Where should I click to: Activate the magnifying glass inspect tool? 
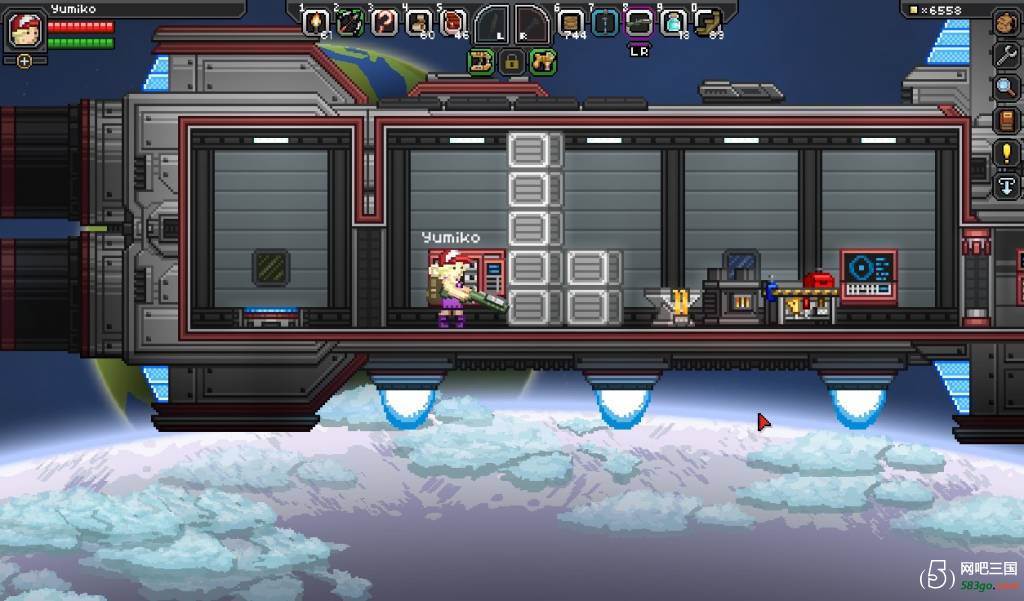tap(1006, 88)
